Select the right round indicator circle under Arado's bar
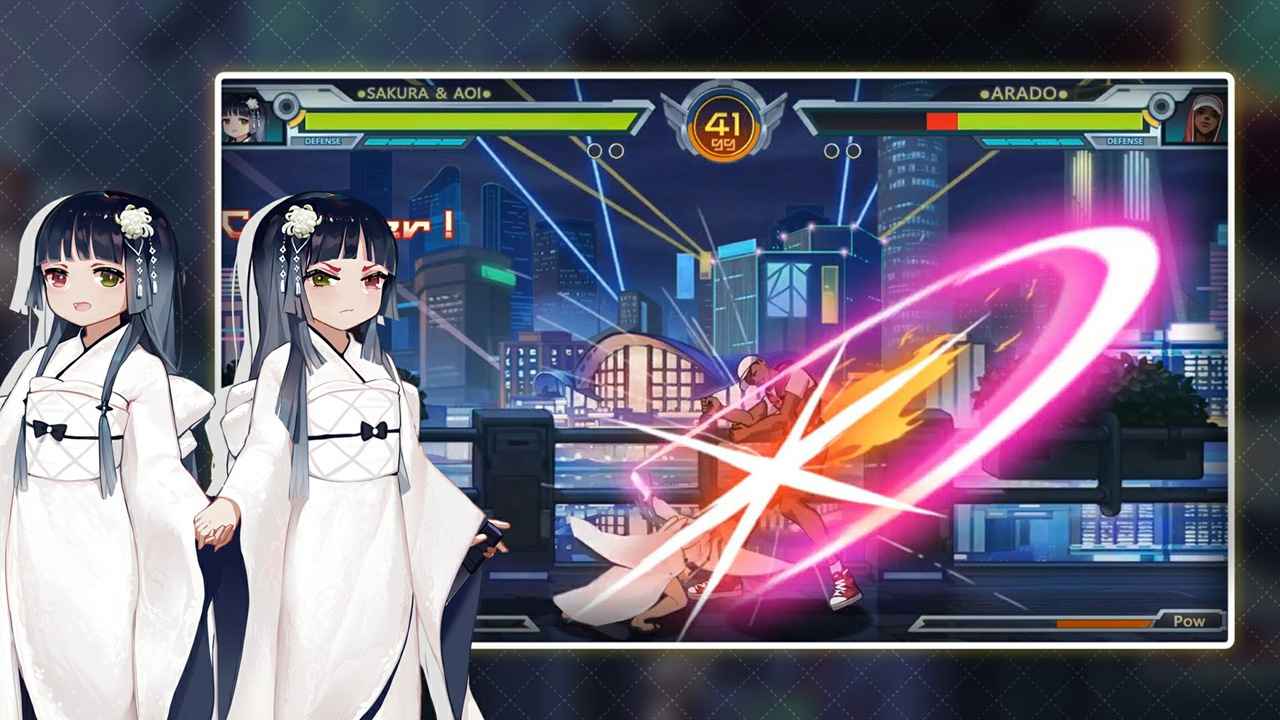The height and width of the screenshot is (720, 1280). click(855, 150)
